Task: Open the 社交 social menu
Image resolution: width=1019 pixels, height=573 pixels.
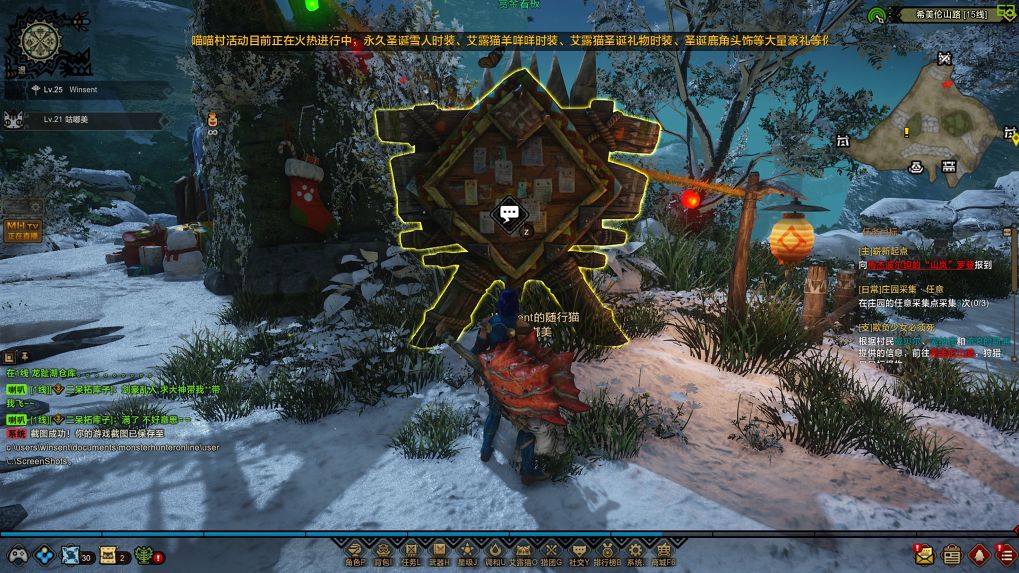Action: coord(578,551)
